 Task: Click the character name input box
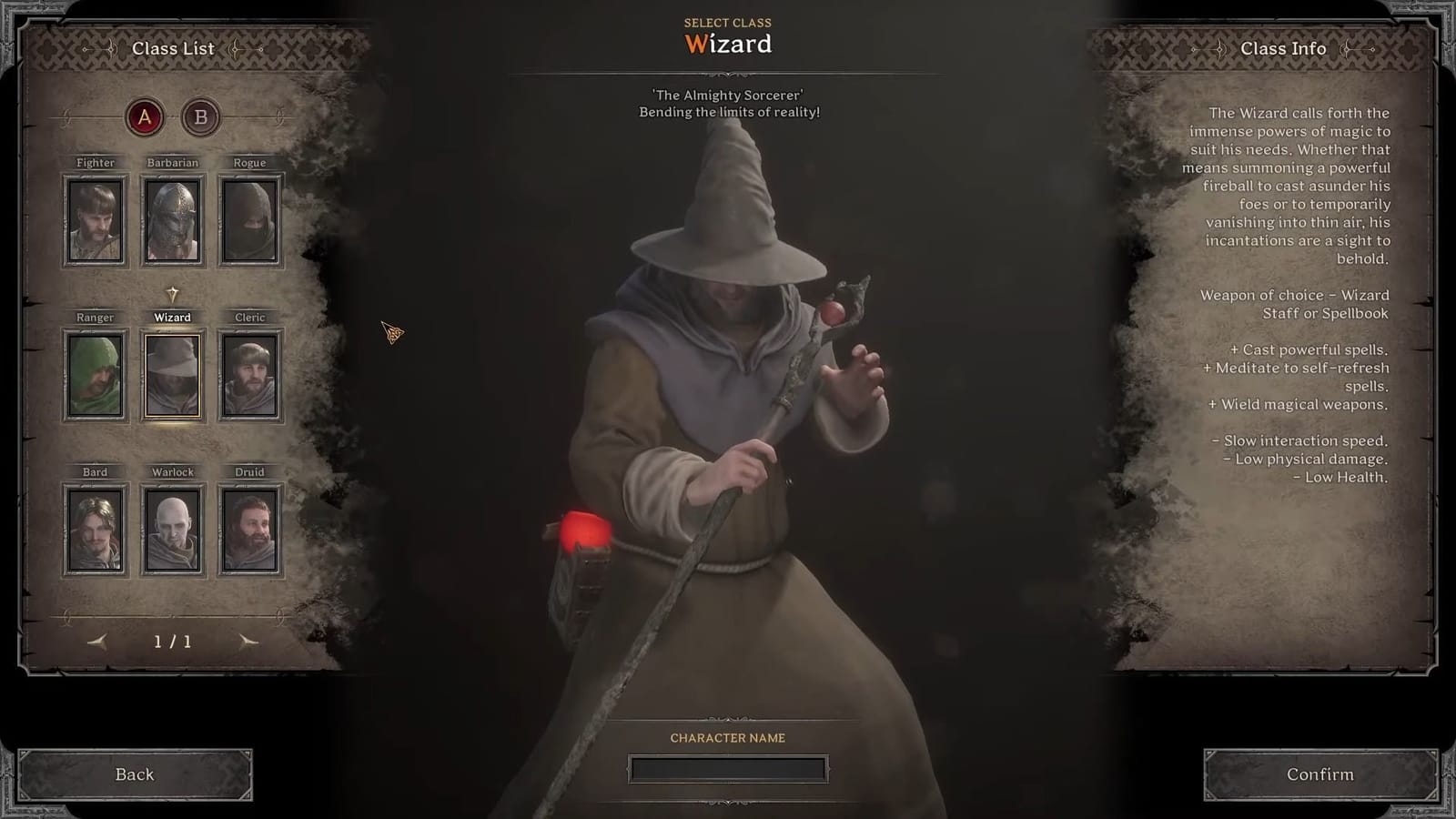coord(728,767)
